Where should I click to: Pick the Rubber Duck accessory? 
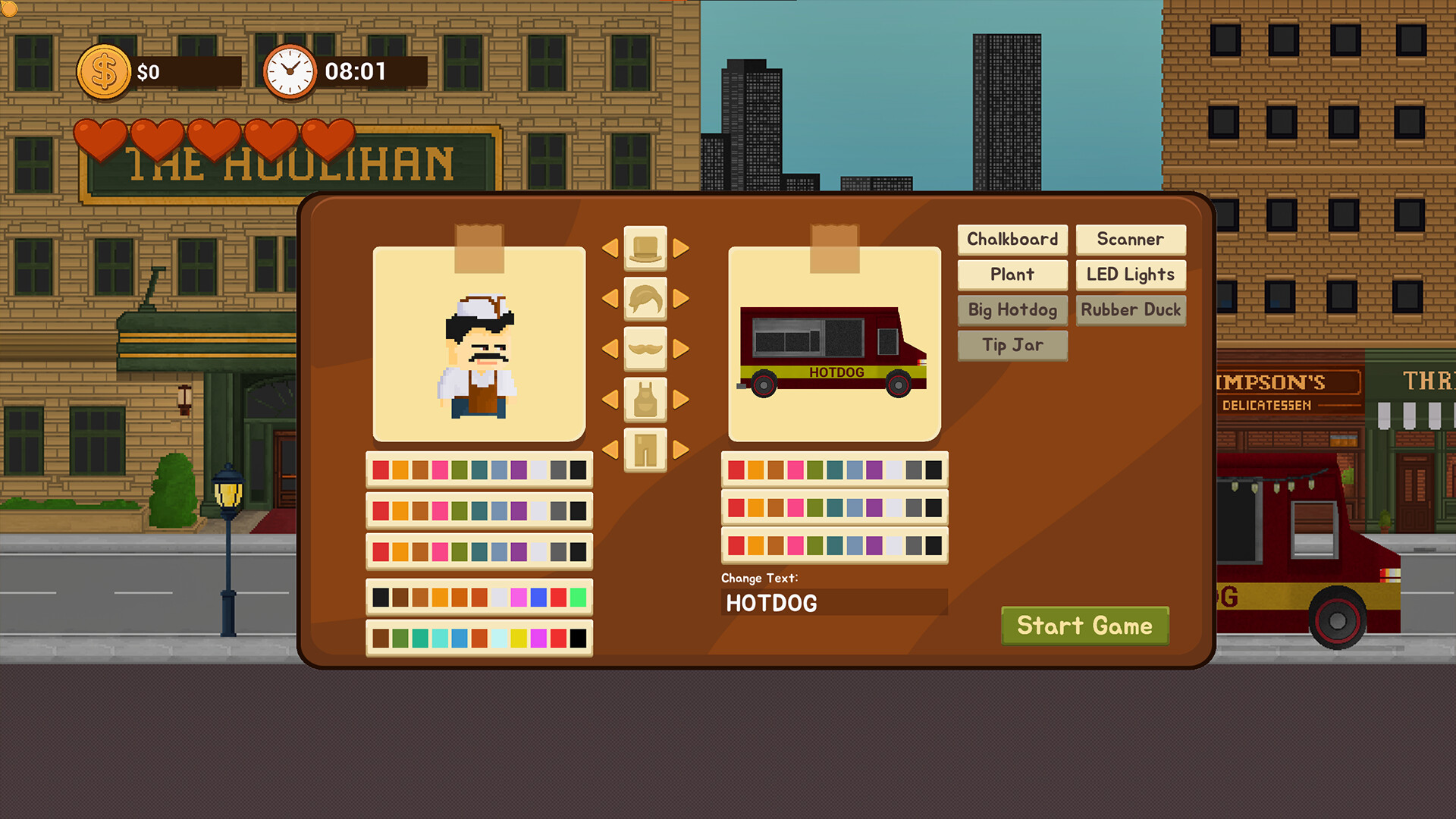[1130, 309]
